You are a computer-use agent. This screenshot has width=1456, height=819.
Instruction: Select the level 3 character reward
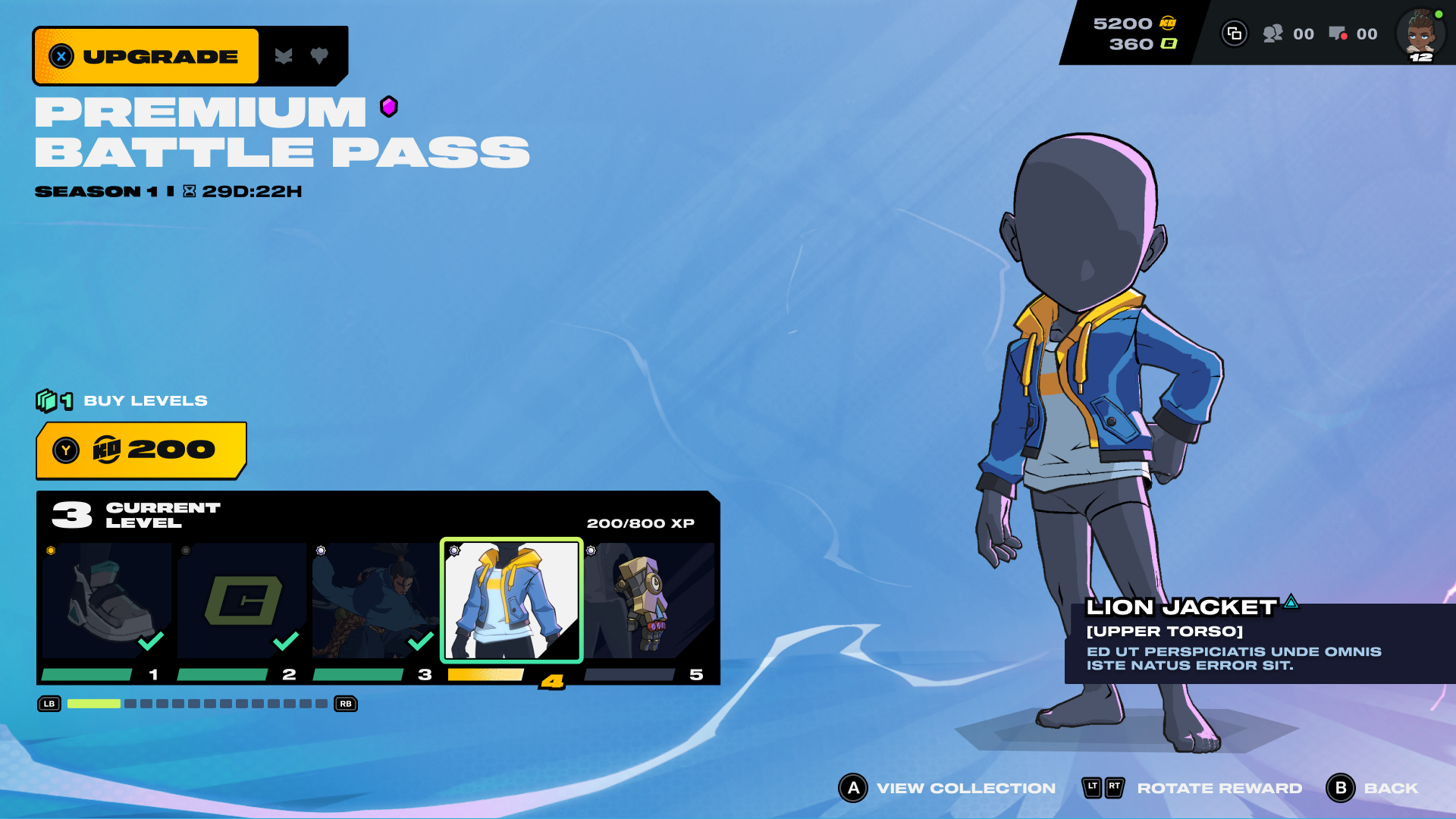(x=376, y=601)
